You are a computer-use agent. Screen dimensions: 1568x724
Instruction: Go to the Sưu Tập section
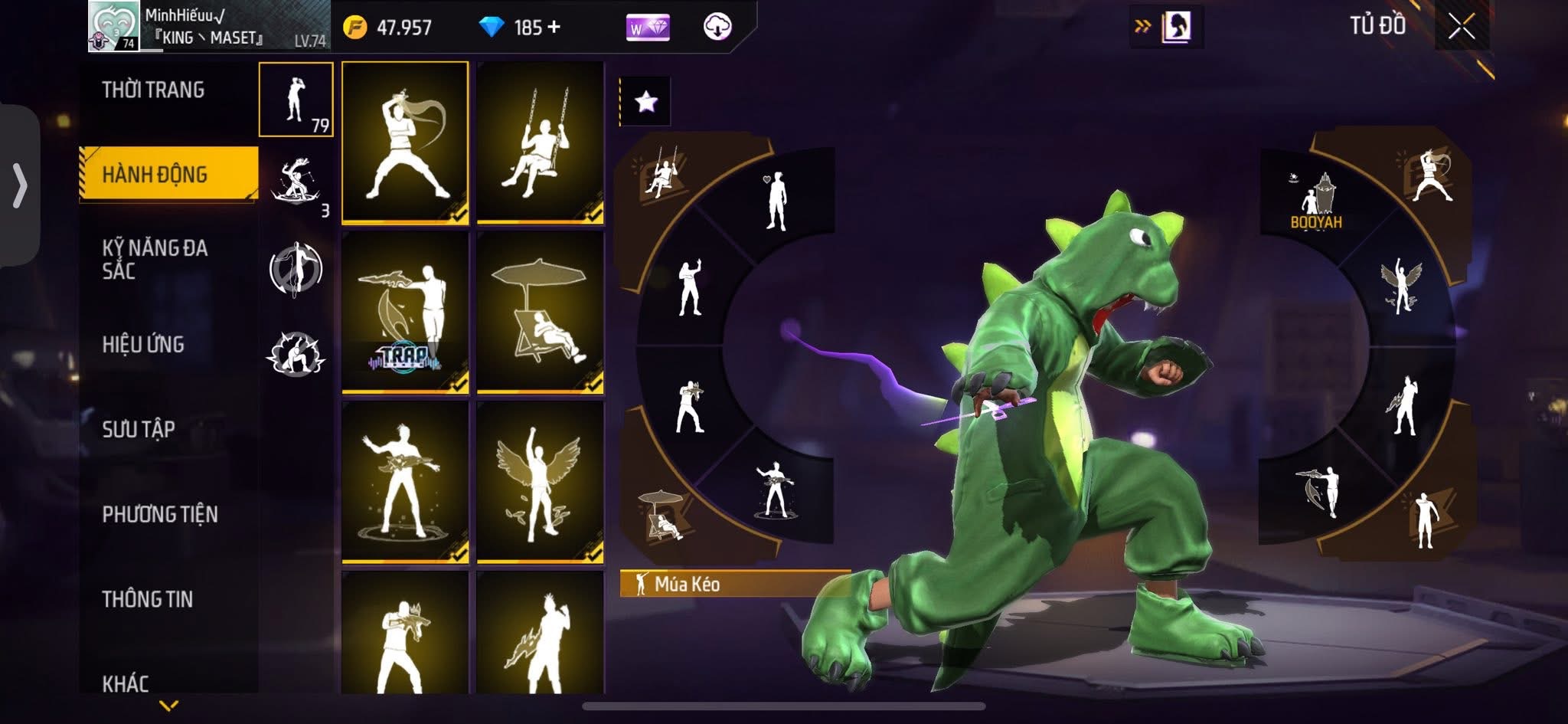(x=139, y=429)
